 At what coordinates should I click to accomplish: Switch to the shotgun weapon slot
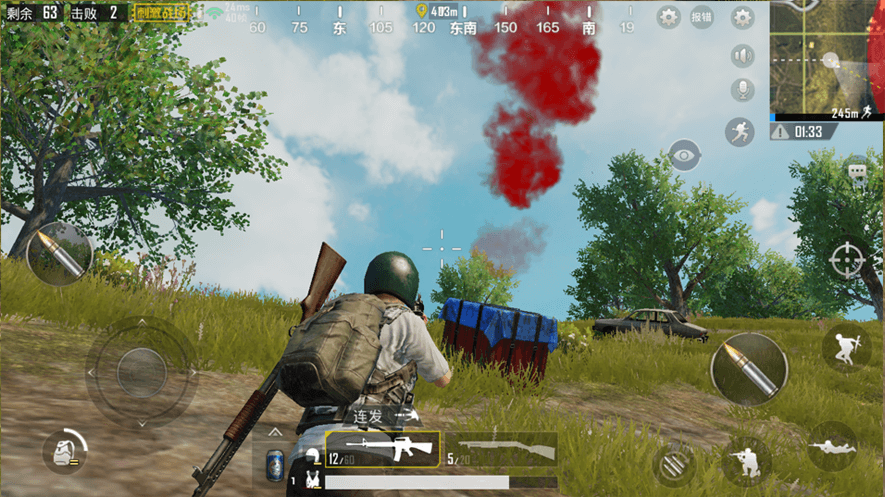[x=500, y=449]
